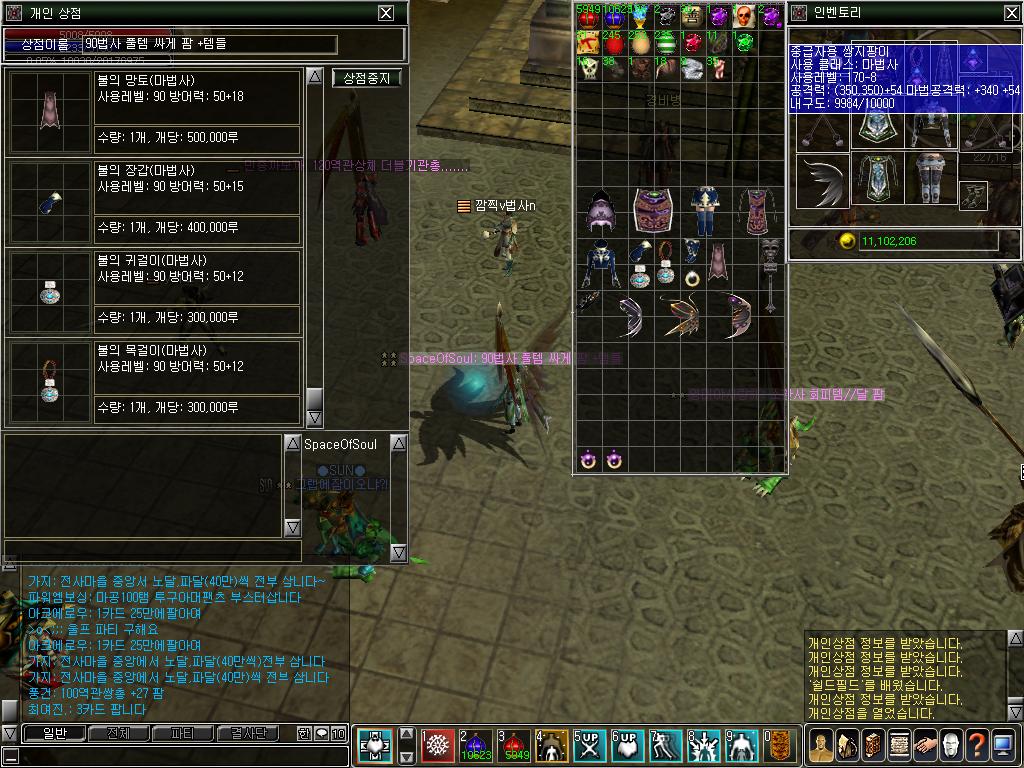Use the snowflake skill in hotbar slot 1
The image size is (1024, 768).
[x=437, y=746]
